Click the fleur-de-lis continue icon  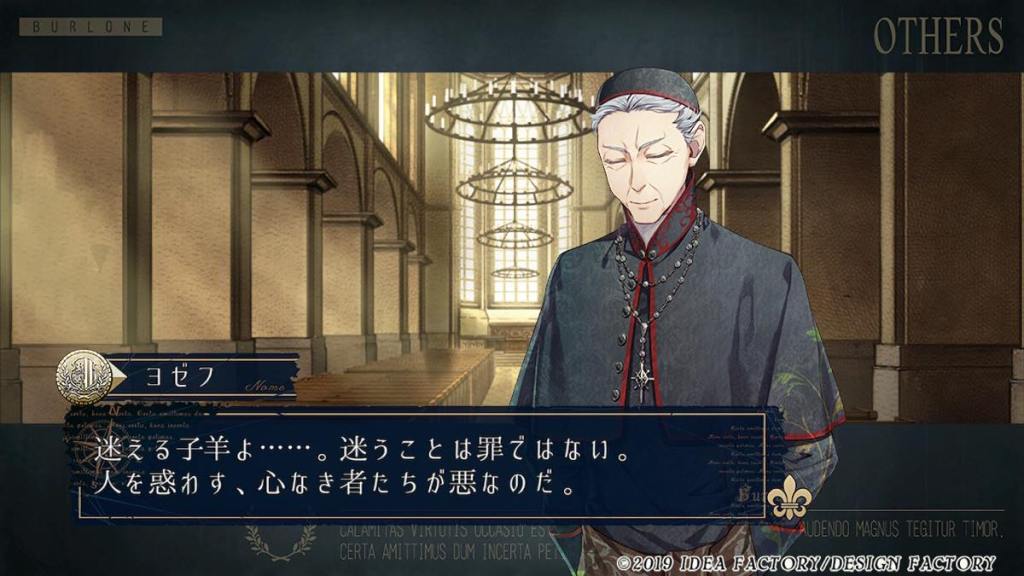[x=789, y=499]
